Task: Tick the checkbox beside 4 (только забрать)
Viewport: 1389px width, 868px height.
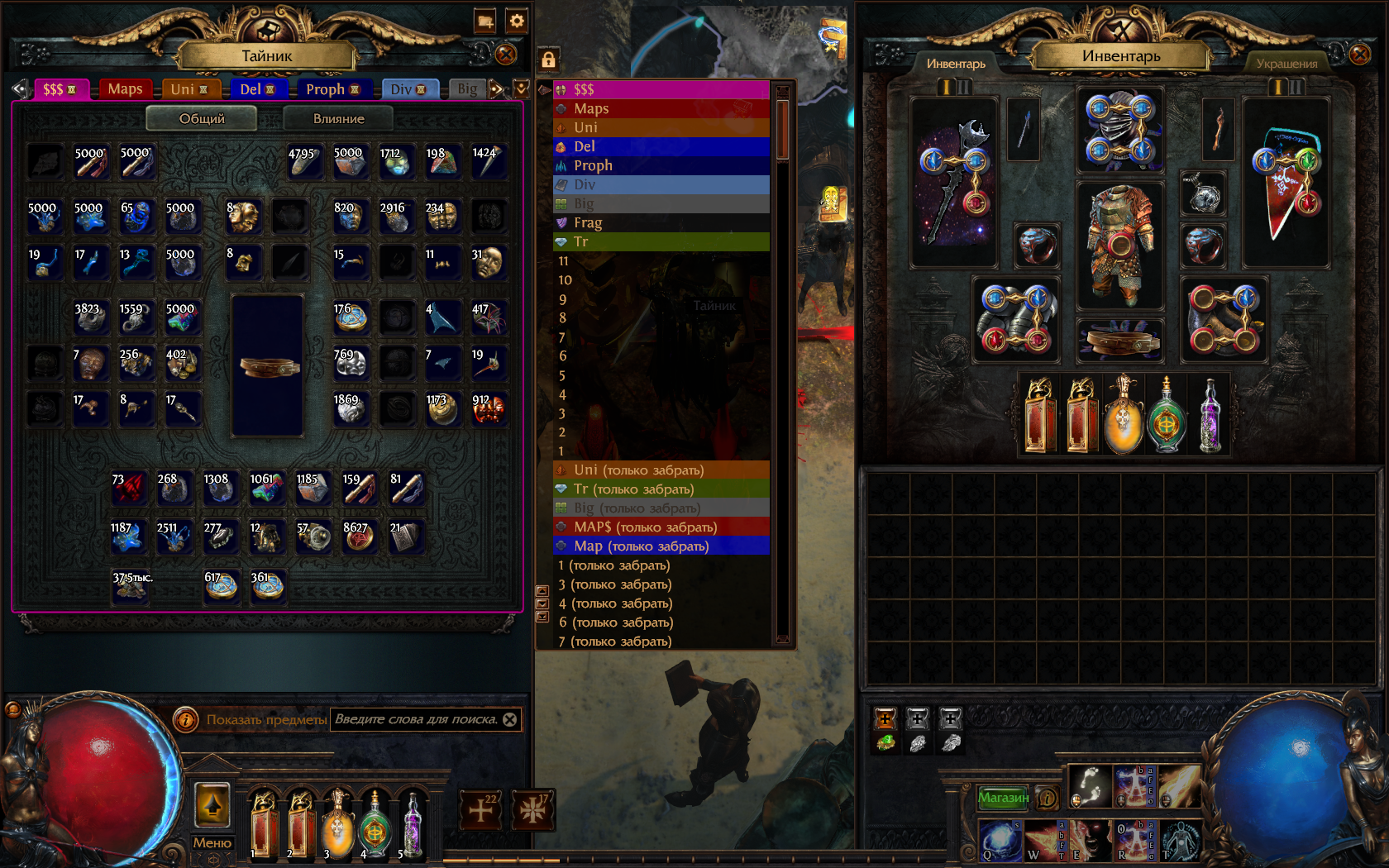Action: [542, 603]
